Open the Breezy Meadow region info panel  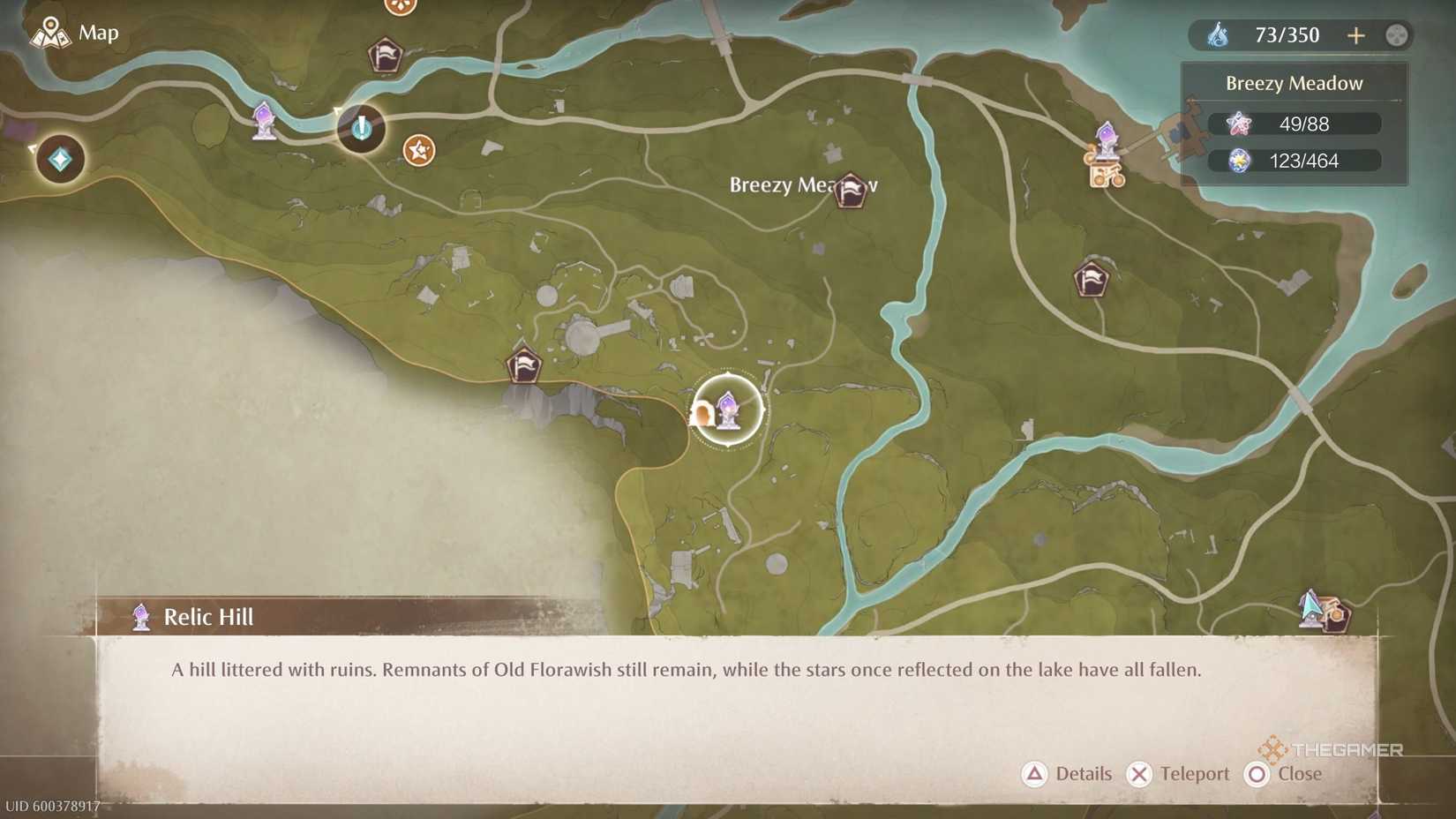click(x=1294, y=82)
